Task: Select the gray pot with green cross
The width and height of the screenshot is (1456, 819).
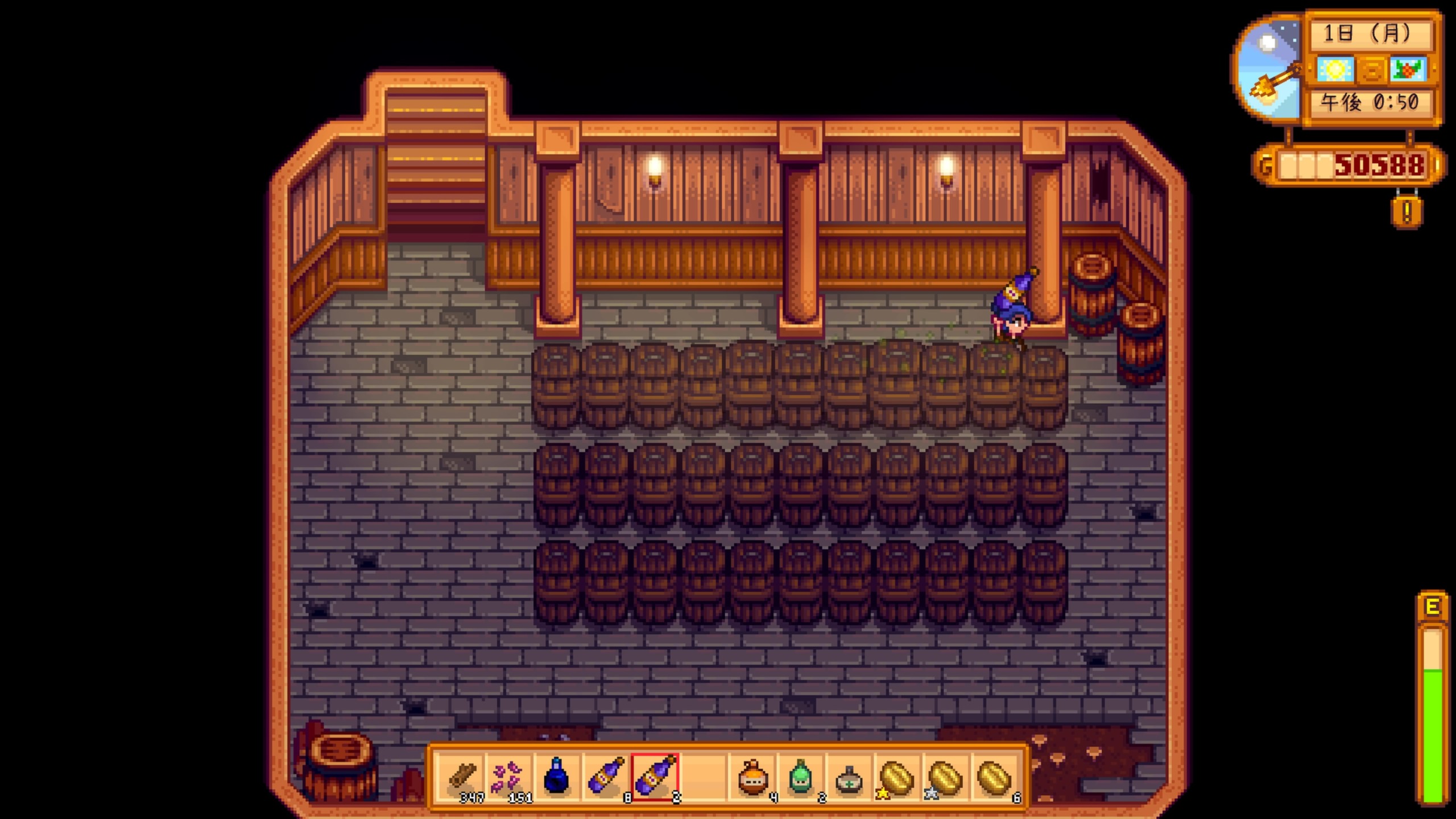Action: click(x=849, y=778)
